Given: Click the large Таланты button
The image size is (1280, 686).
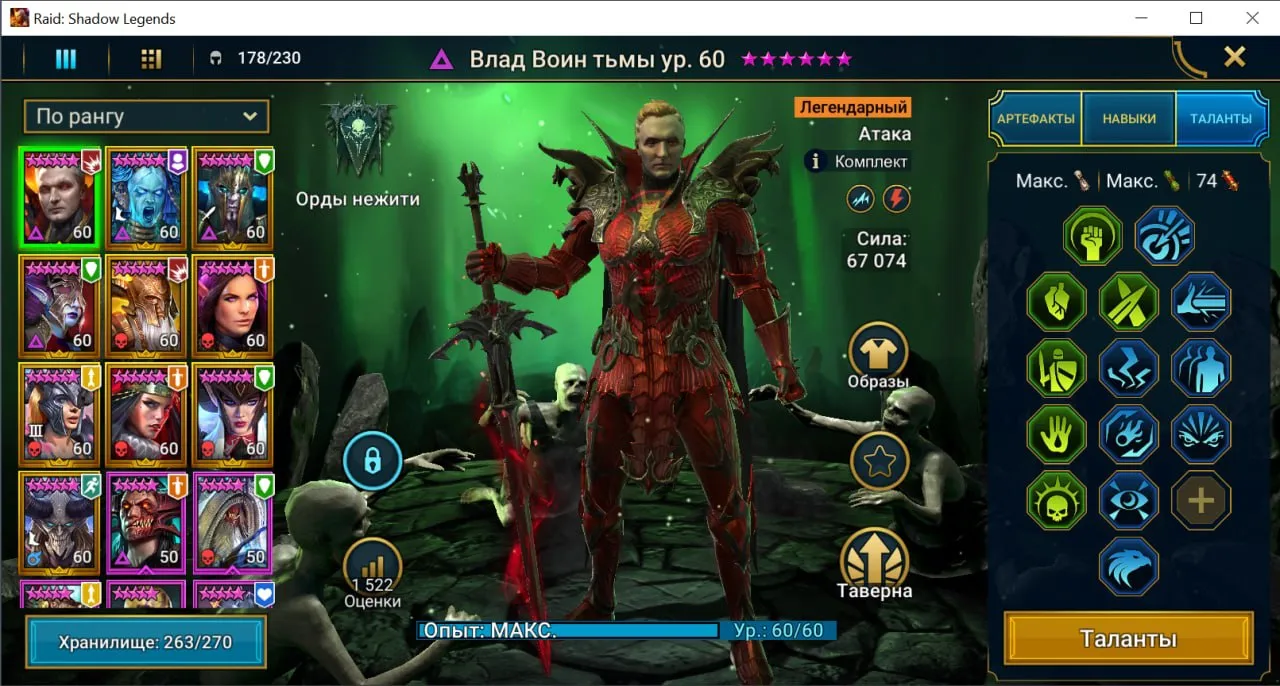Looking at the screenshot, I should coord(1128,639).
